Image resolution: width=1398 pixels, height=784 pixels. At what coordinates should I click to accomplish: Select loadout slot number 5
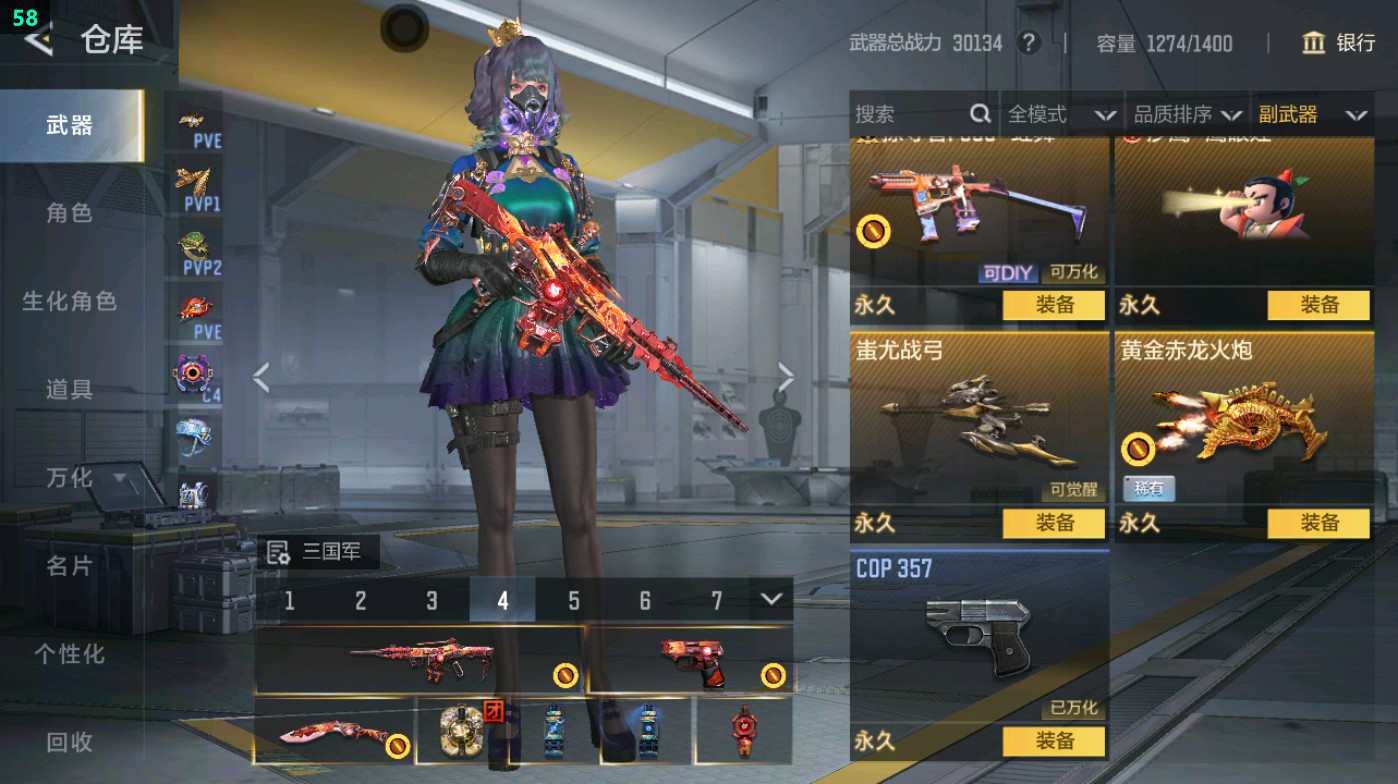click(x=574, y=600)
